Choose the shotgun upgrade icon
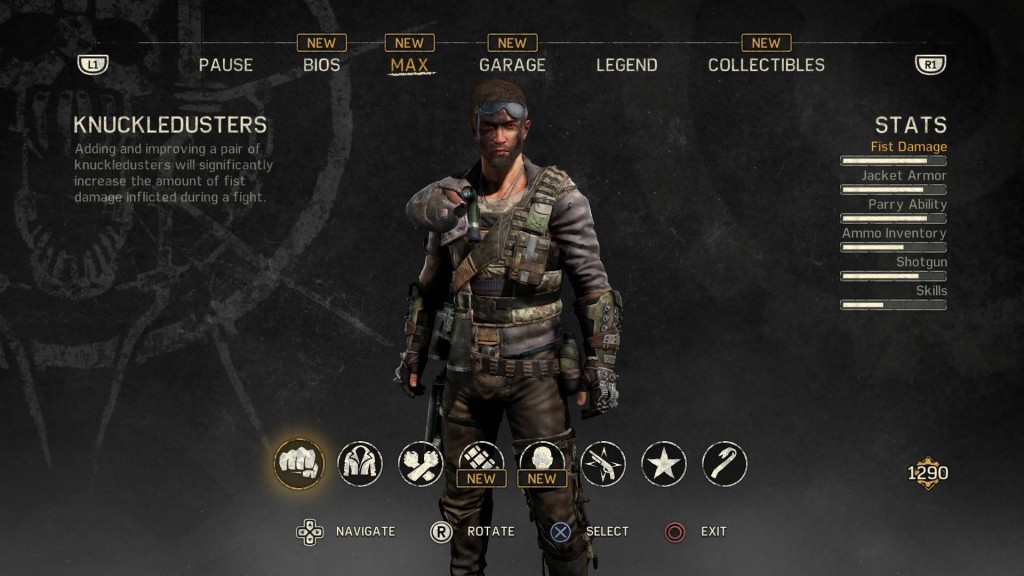 point(603,464)
